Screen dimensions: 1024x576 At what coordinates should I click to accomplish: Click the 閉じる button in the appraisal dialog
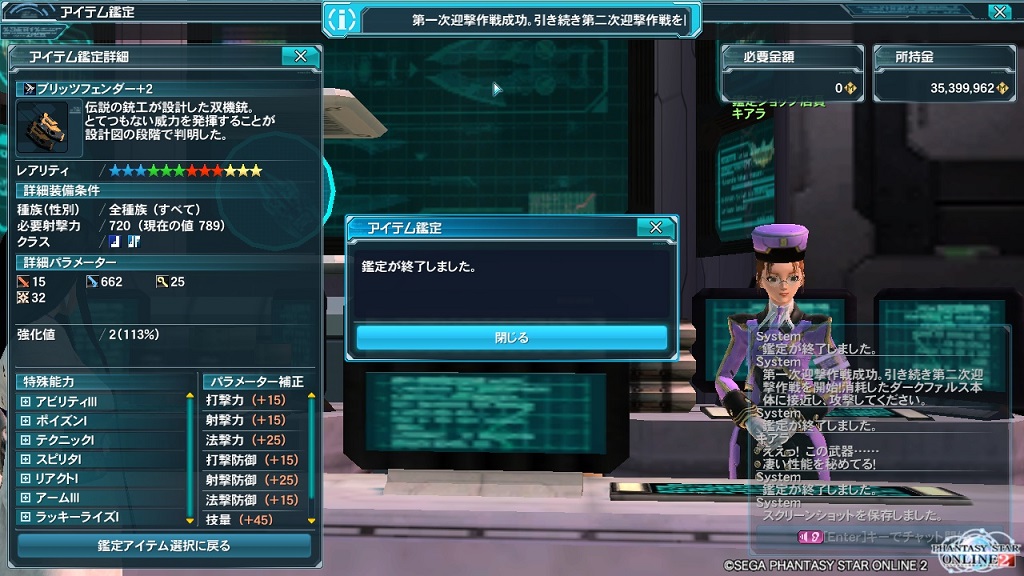pyautogui.click(x=511, y=338)
